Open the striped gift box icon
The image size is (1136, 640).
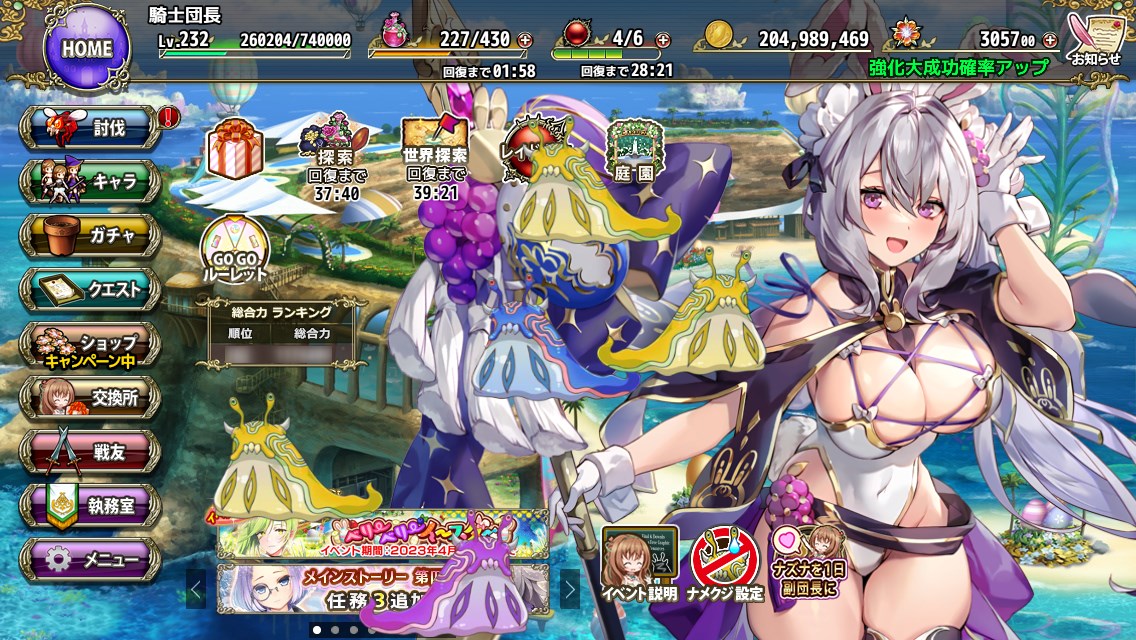coord(235,150)
